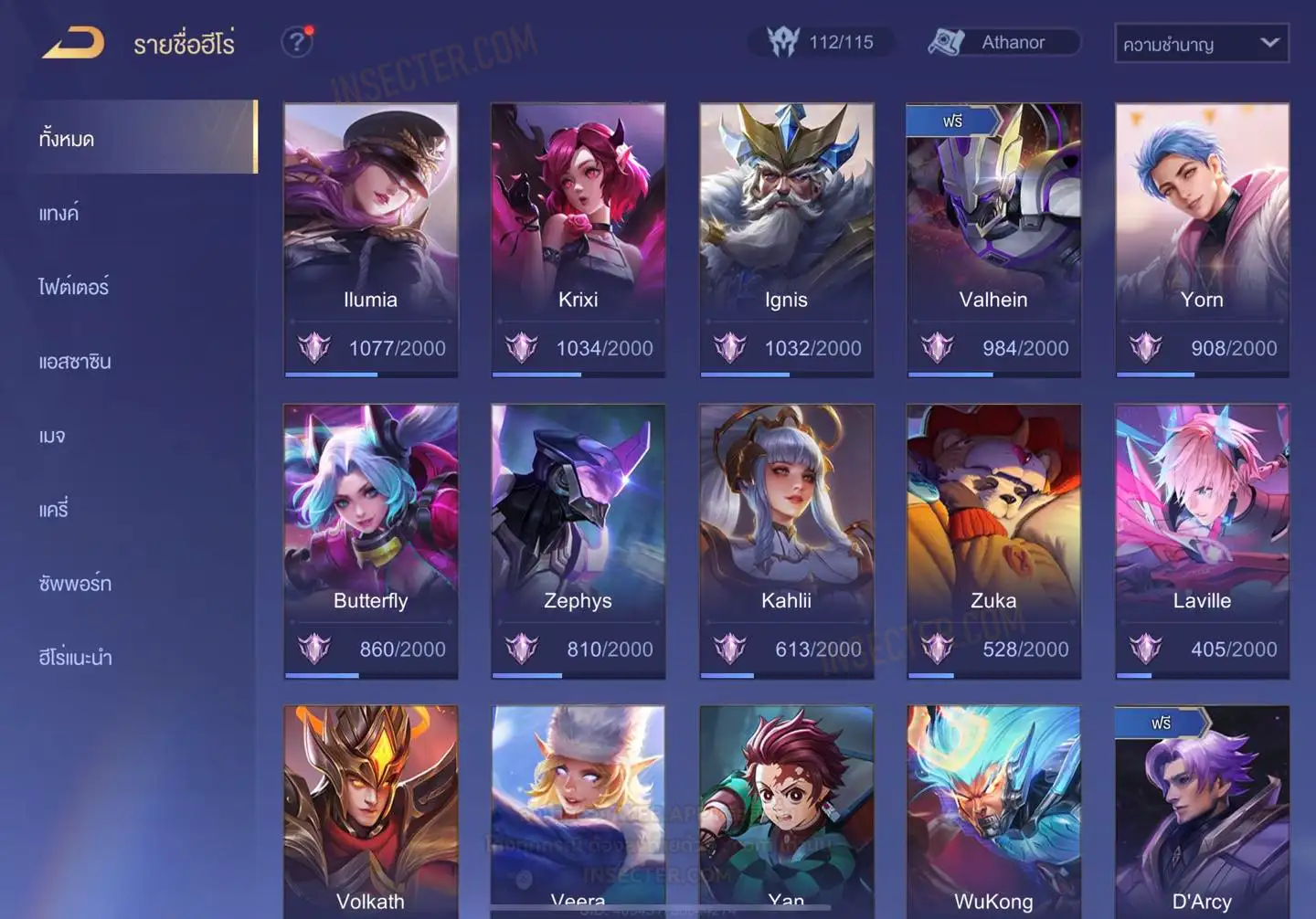
Task: View the ฮีโร่แนะนำ tab
Action: (x=75, y=658)
